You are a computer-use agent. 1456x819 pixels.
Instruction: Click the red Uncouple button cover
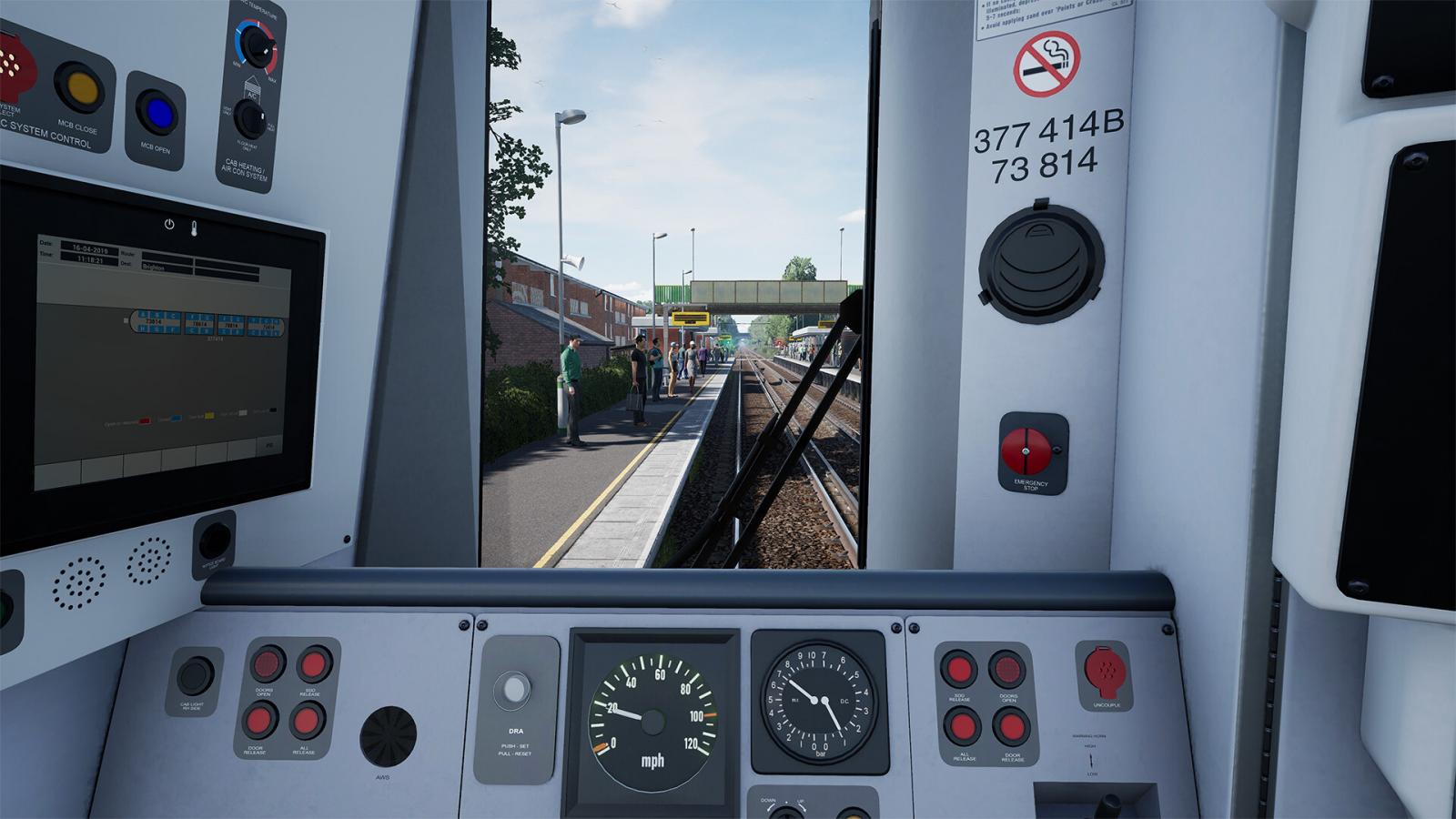(1105, 673)
